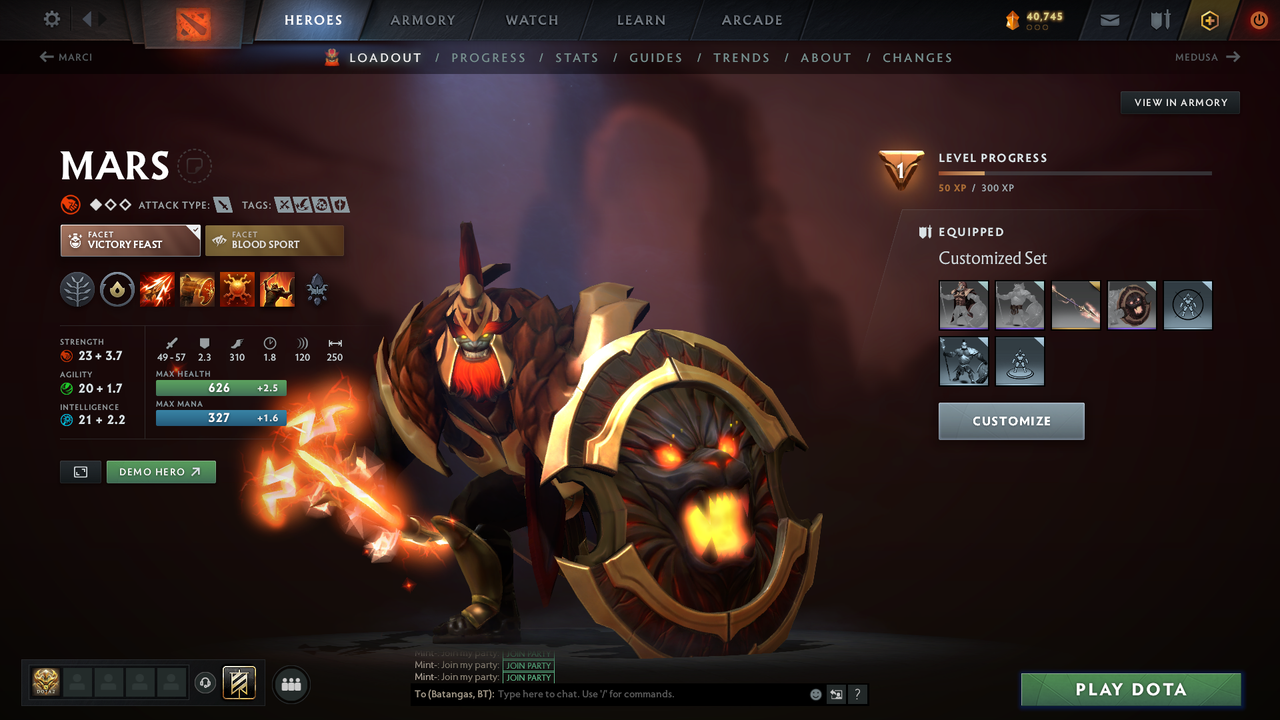Click the Level Progress XP bar
1280x720 pixels.
point(1075,172)
